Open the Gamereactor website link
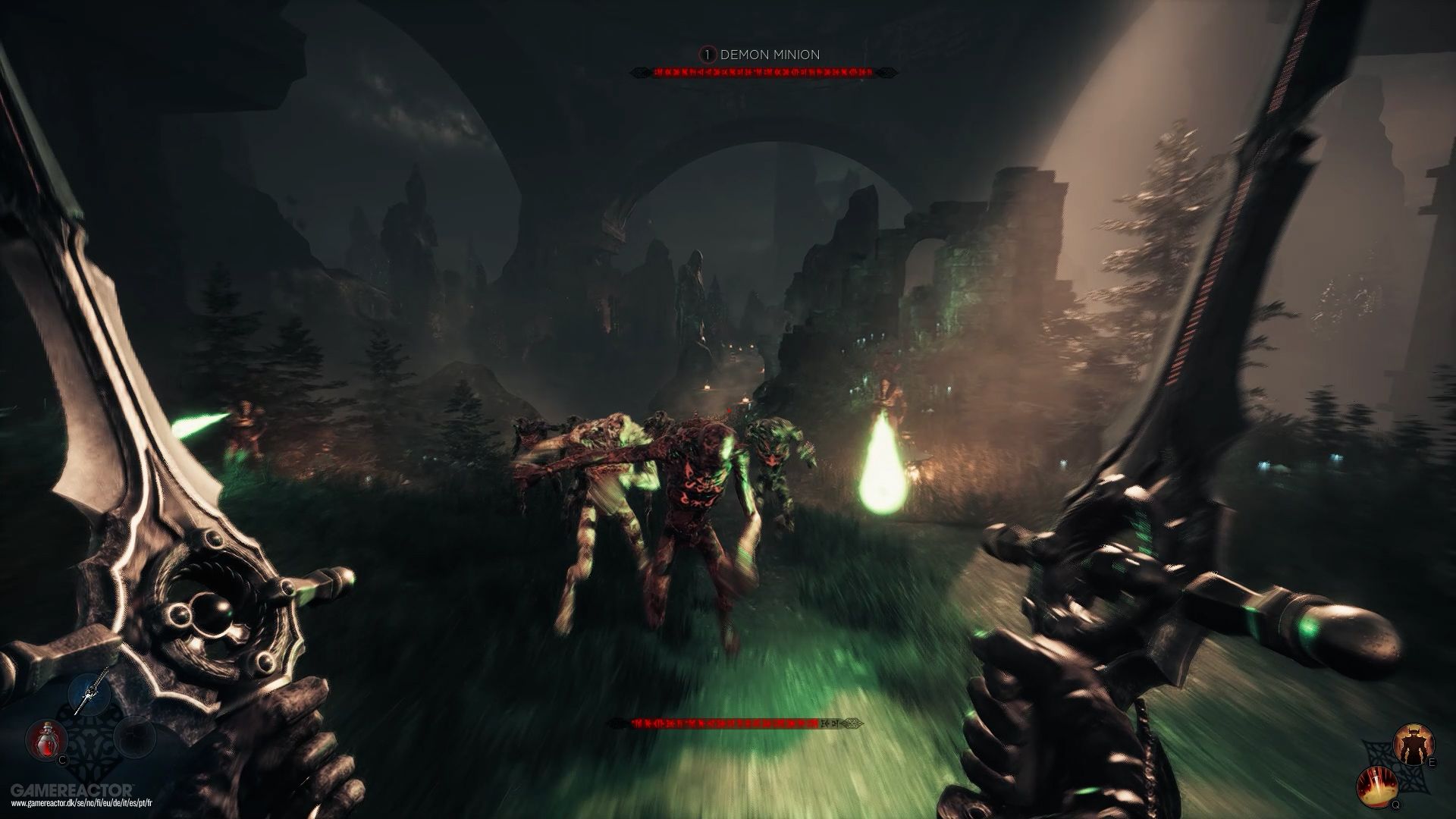 pos(81,805)
